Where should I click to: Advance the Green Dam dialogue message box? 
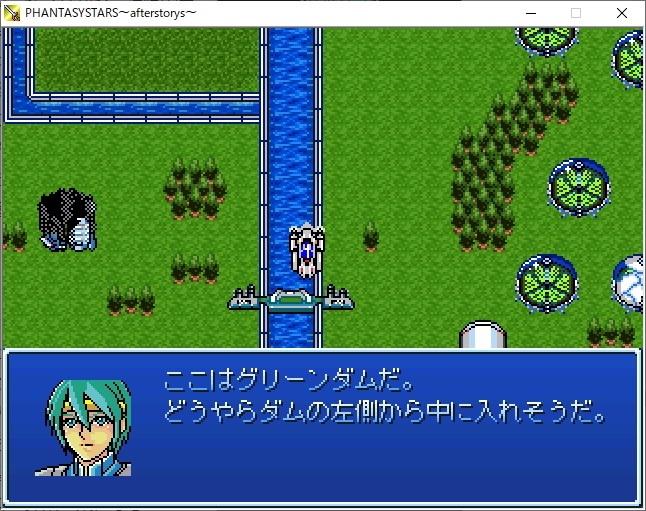tap(322, 424)
